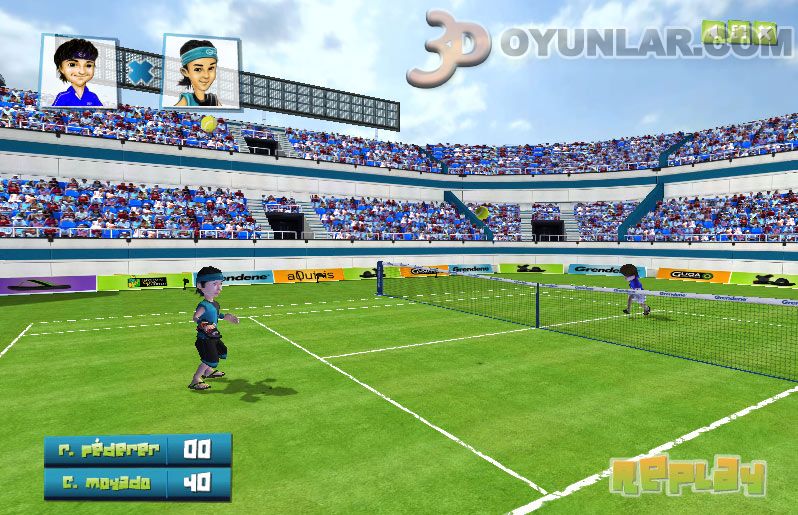The height and width of the screenshot is (515, 798).
Task: Toggle sound with the green speaker button
Action: tap(714, 32)
